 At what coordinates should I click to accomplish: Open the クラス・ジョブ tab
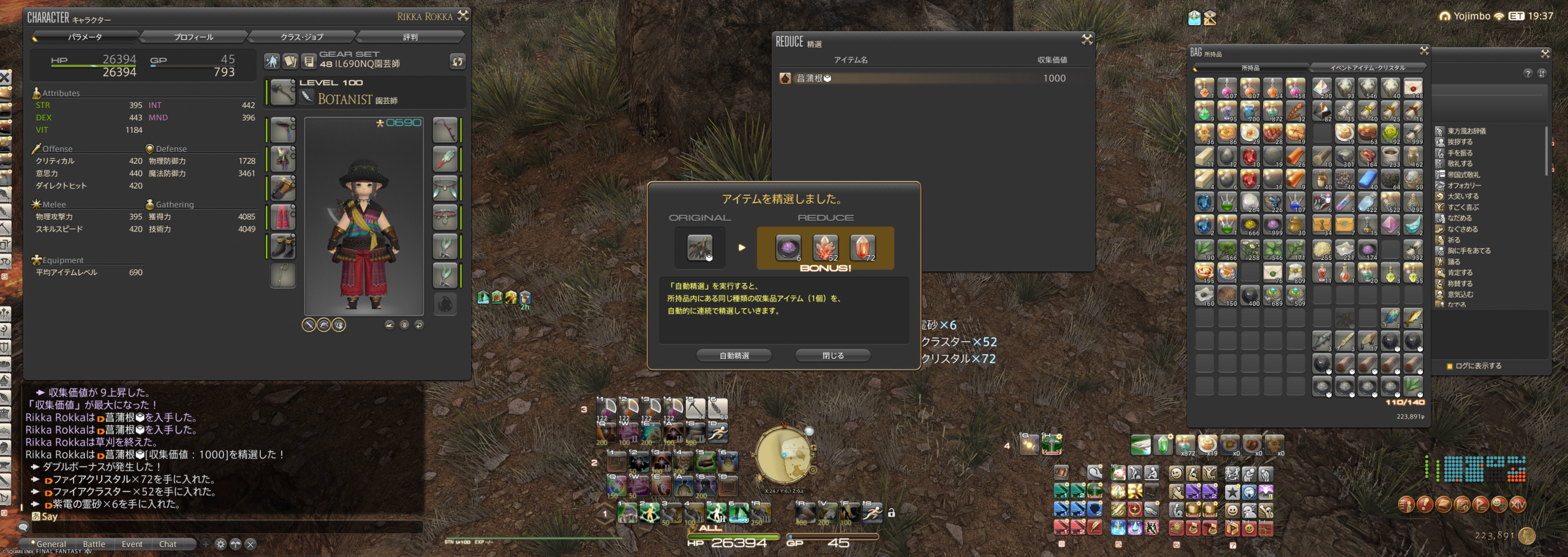[x=301, y=37]
